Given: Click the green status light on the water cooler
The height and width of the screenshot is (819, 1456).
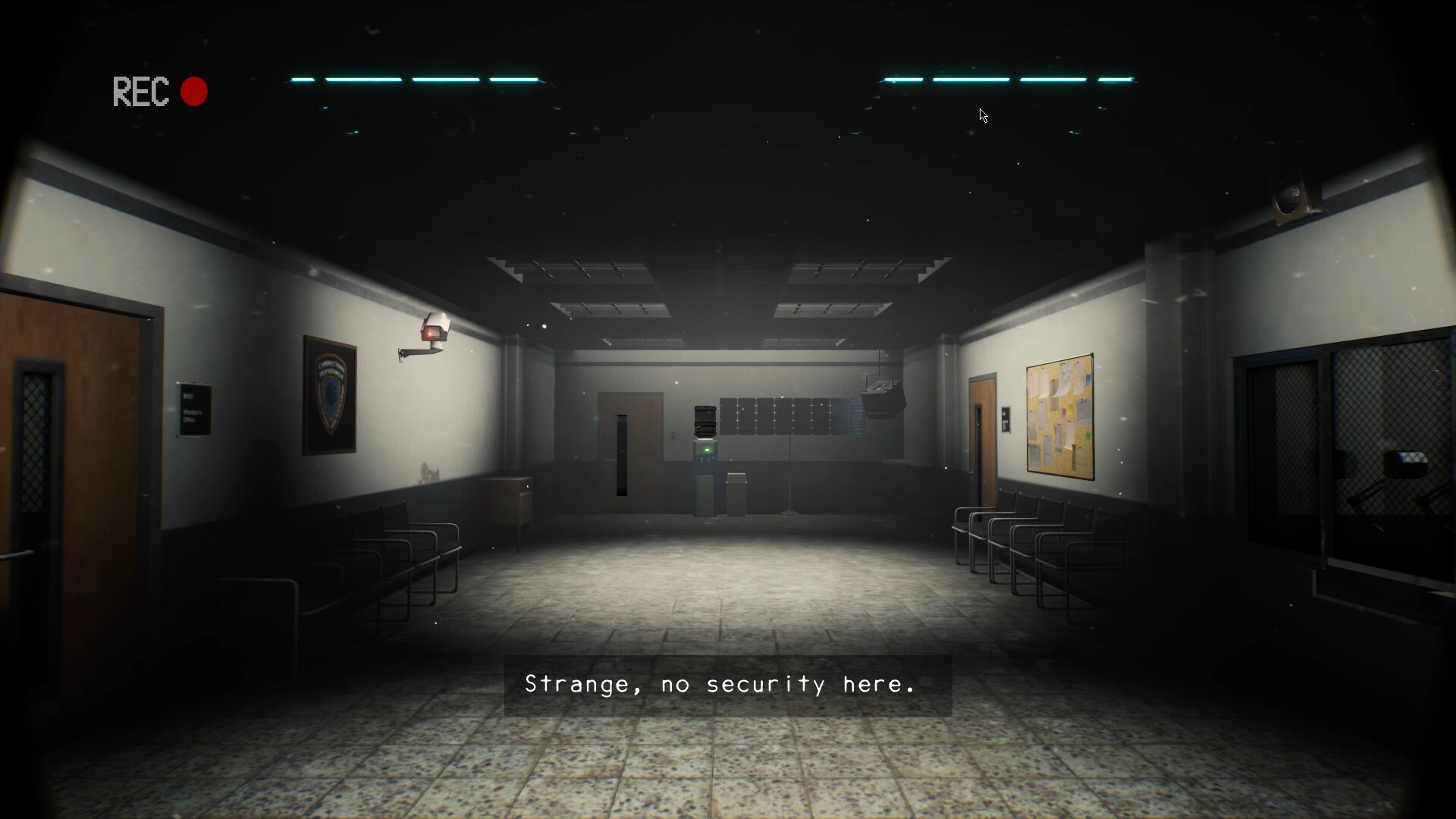Looking at the screenshot, I should click(708, 450).
